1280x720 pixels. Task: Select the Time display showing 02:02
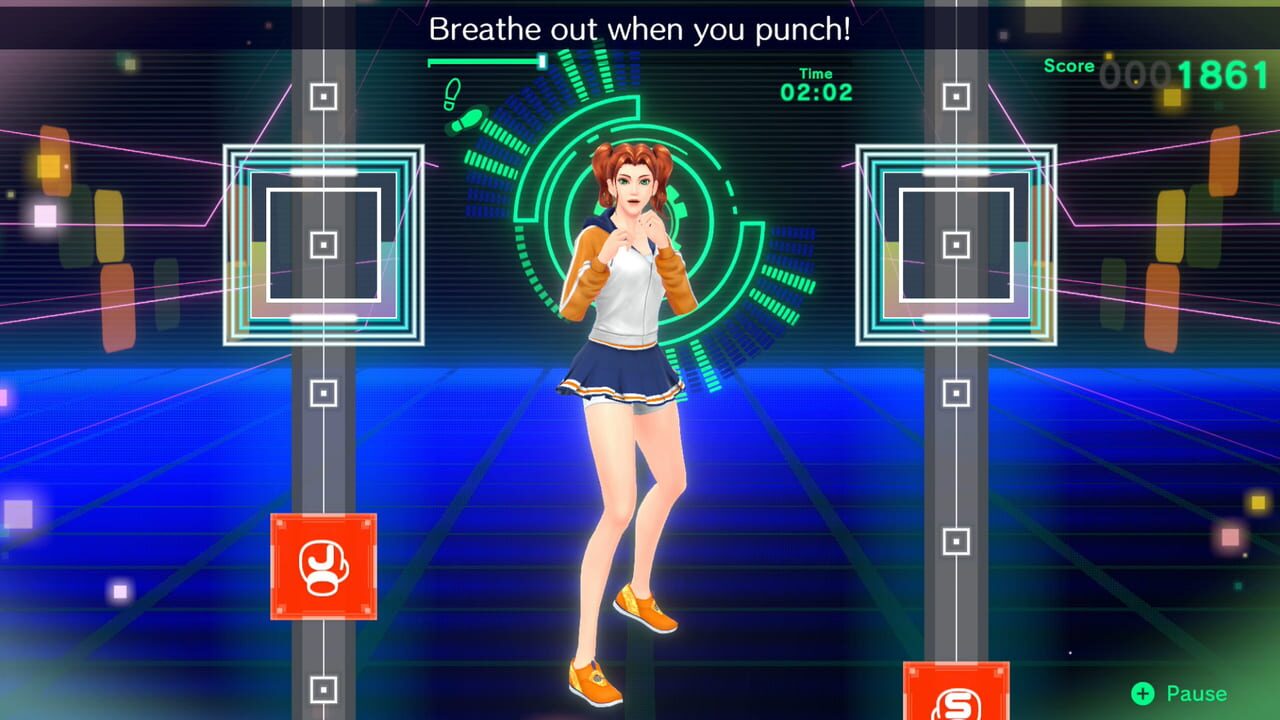[816, 84]
